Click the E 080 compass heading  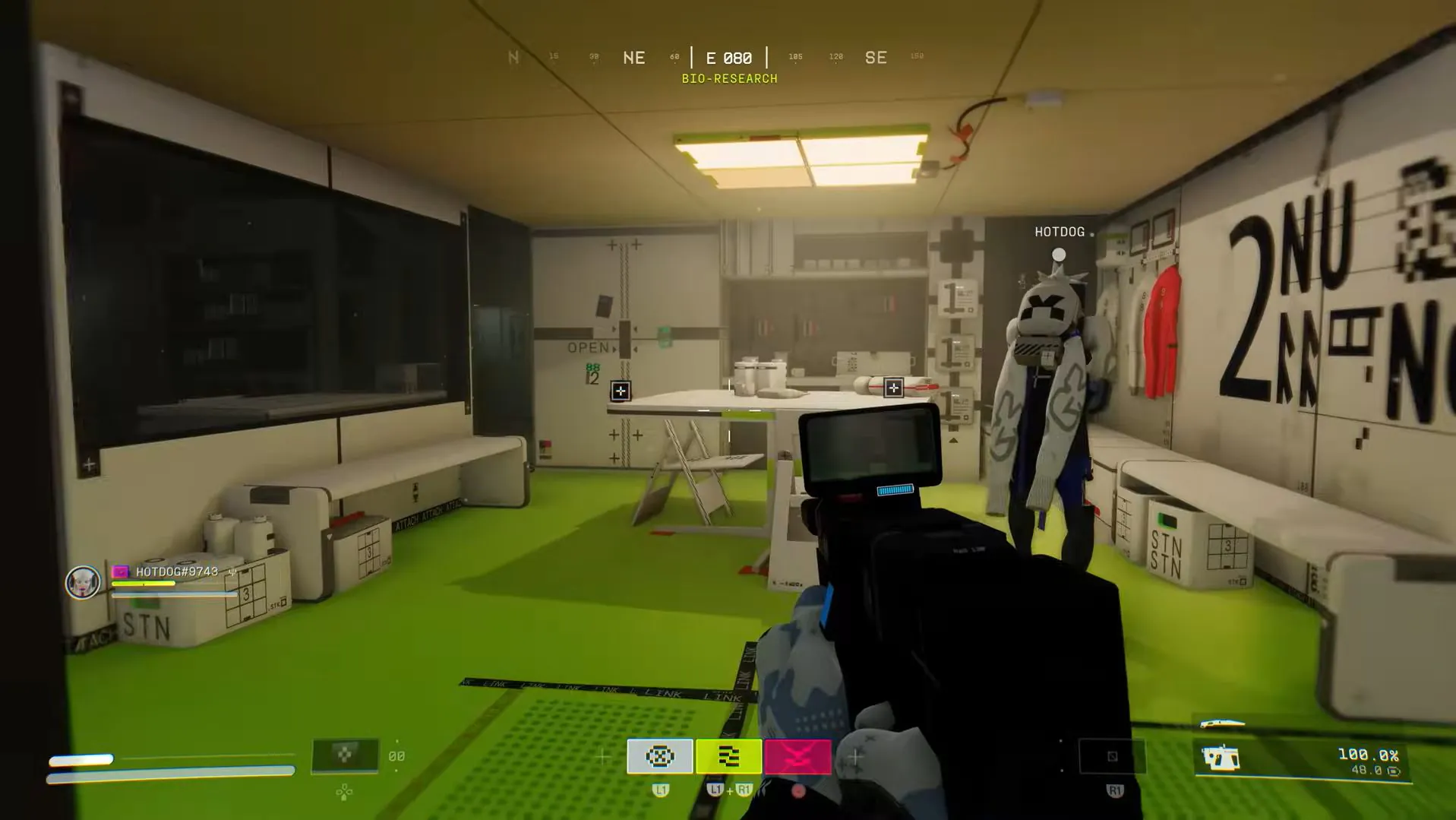[729, 57]
